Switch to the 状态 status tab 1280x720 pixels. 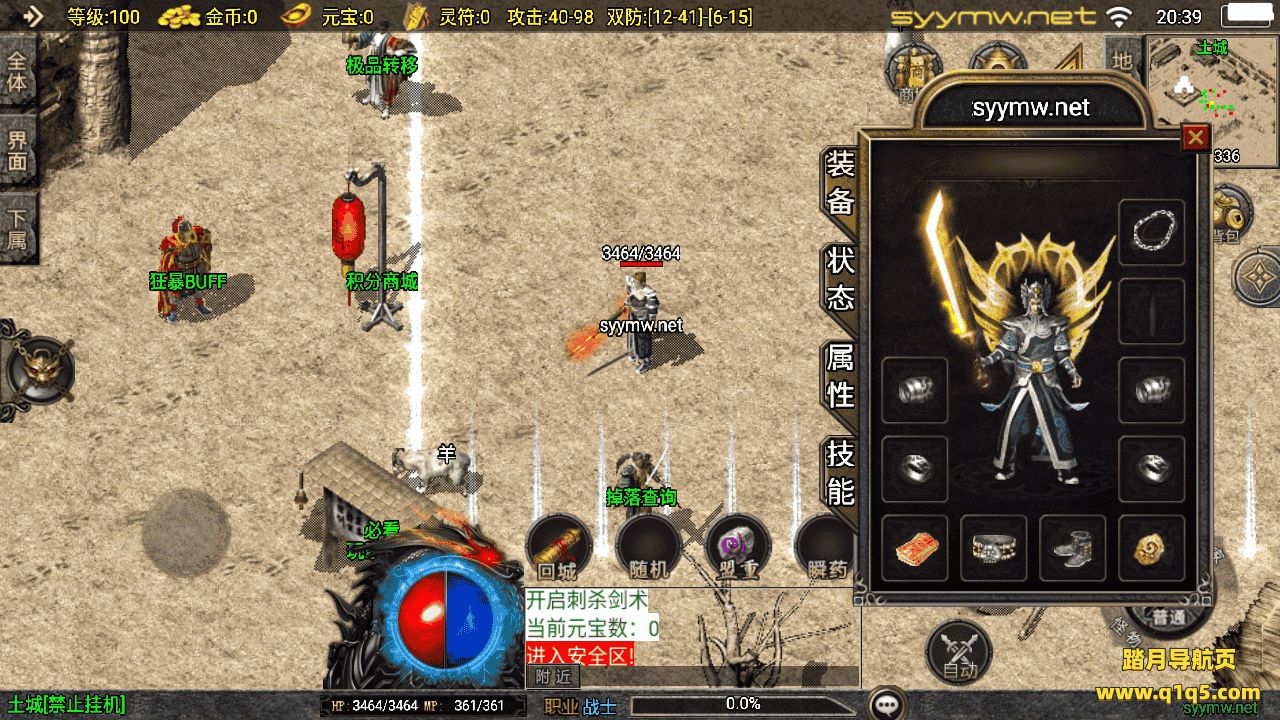click(840, 279)
